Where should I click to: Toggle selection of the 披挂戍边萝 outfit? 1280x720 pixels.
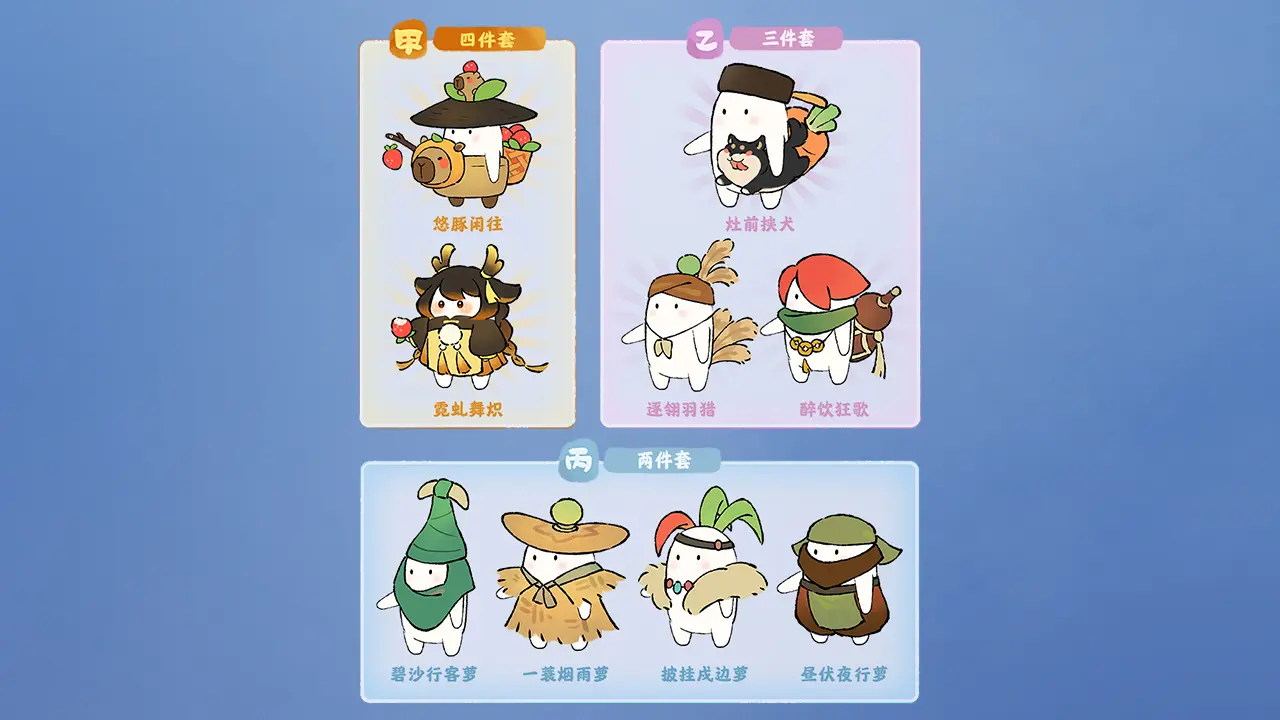700,580
